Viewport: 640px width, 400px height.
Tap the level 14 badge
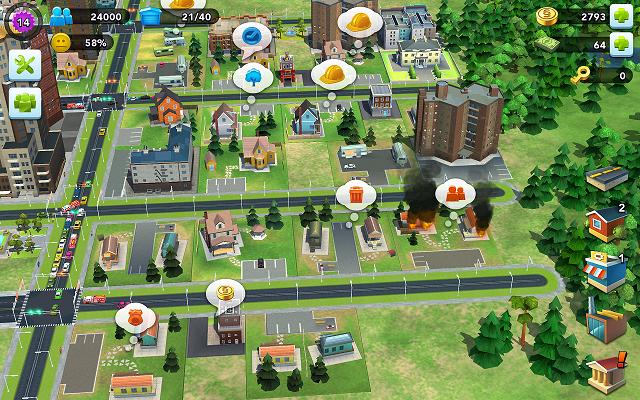pos(19,19)
